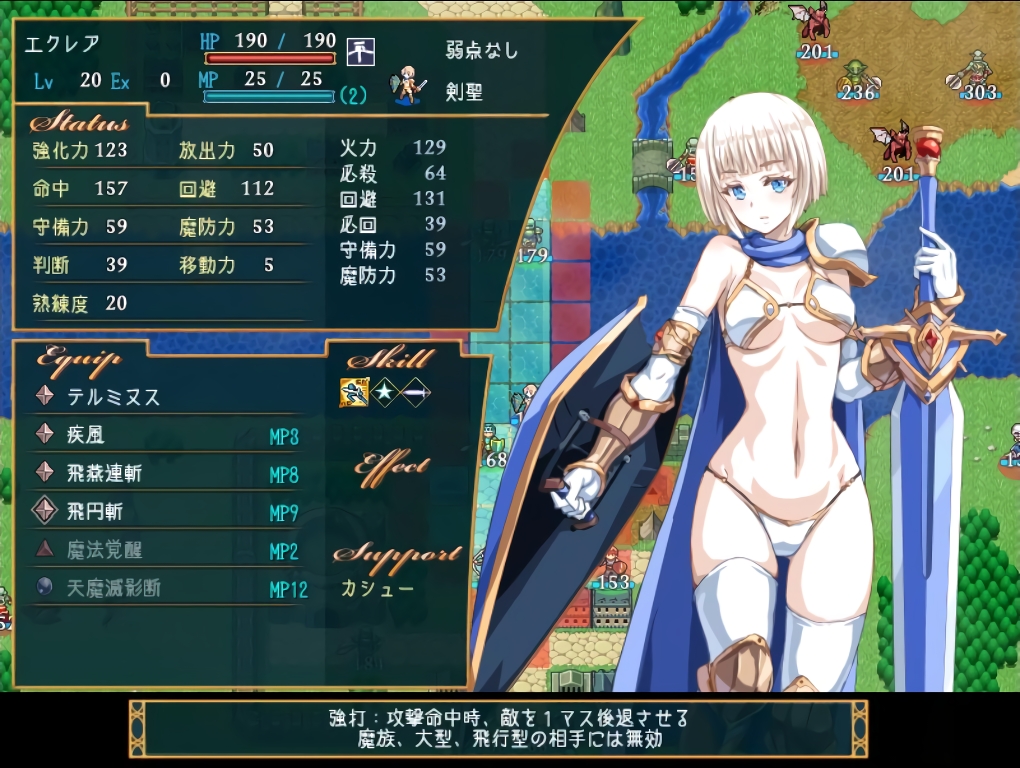
Task: Click the highlighted 強打 skill icon
Action: tap(353, 393)
